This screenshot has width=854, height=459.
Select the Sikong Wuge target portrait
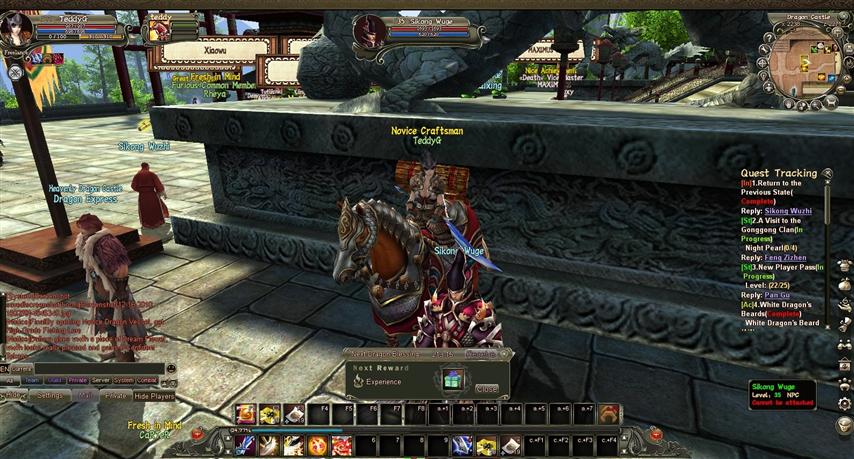point(368,32)
